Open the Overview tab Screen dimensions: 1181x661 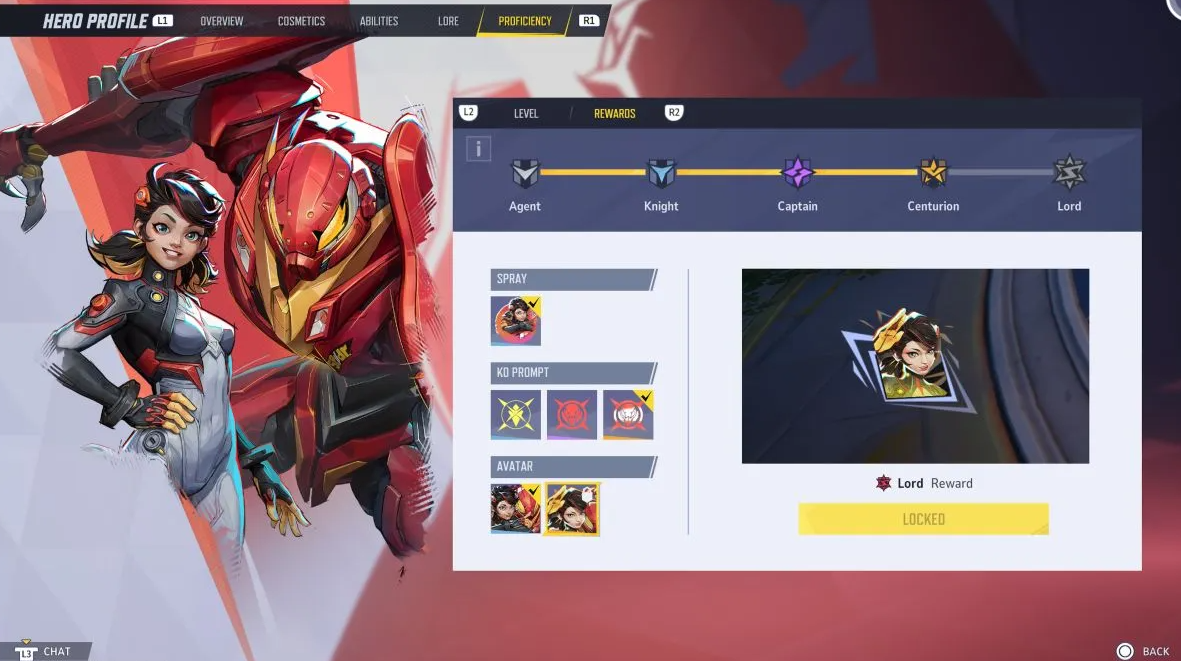[x=221, y=21]
